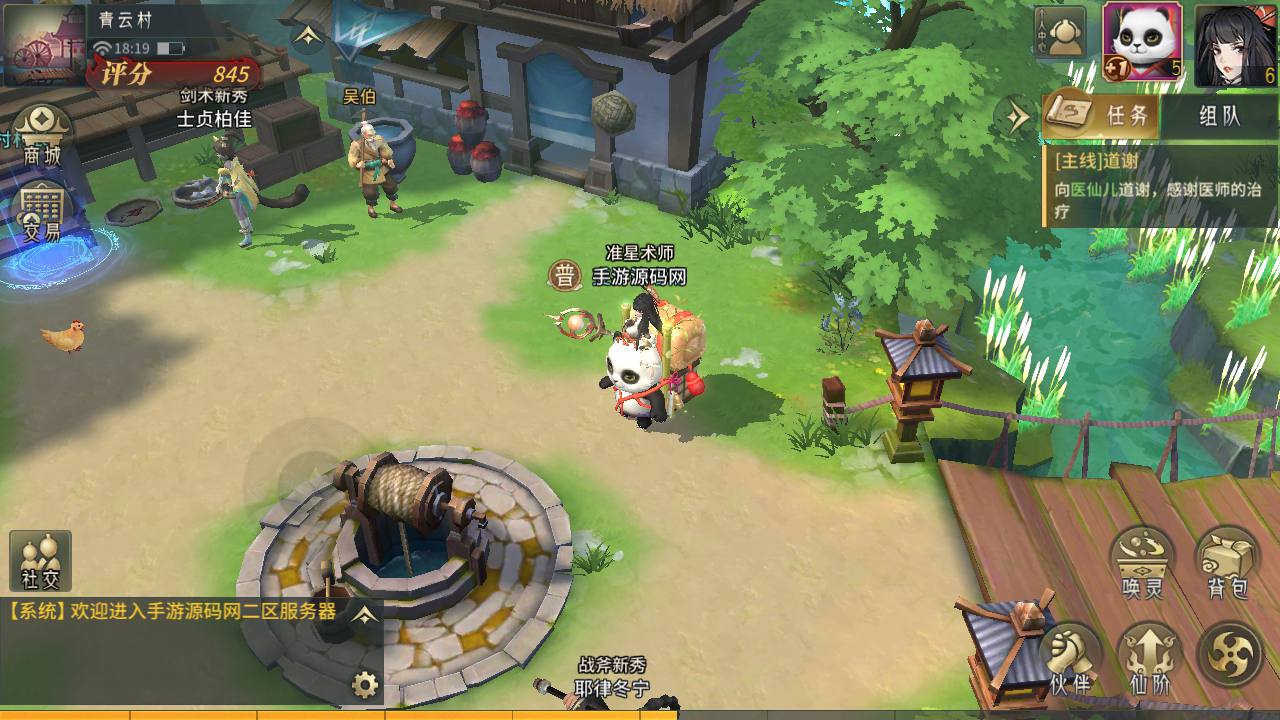Open the 背包 backpack

click(x=1227, y=562)
